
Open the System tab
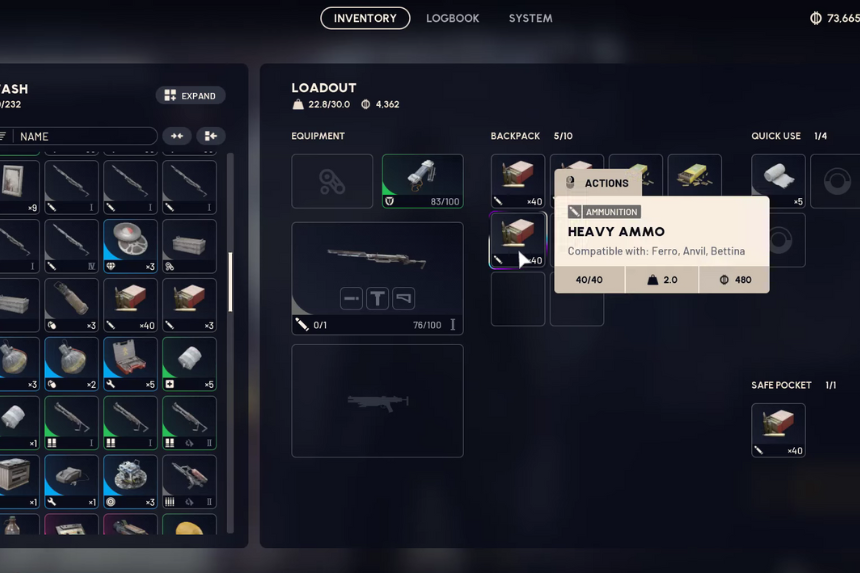pyautogui.click(x=530, y=18)
